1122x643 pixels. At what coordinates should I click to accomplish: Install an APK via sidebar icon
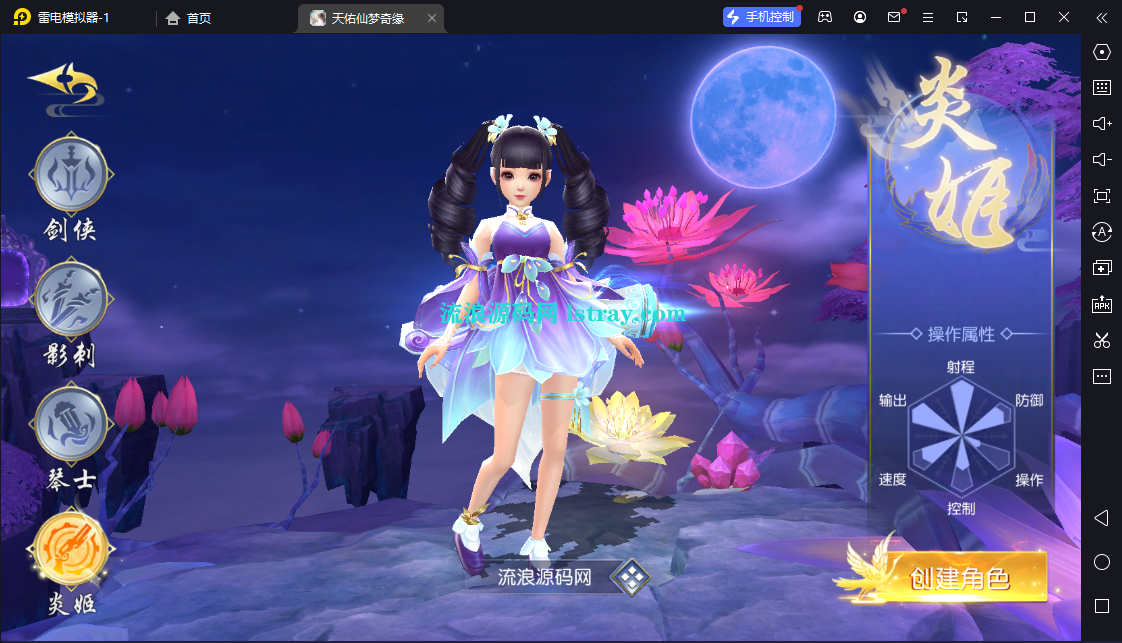click(x=1102, y=304)
